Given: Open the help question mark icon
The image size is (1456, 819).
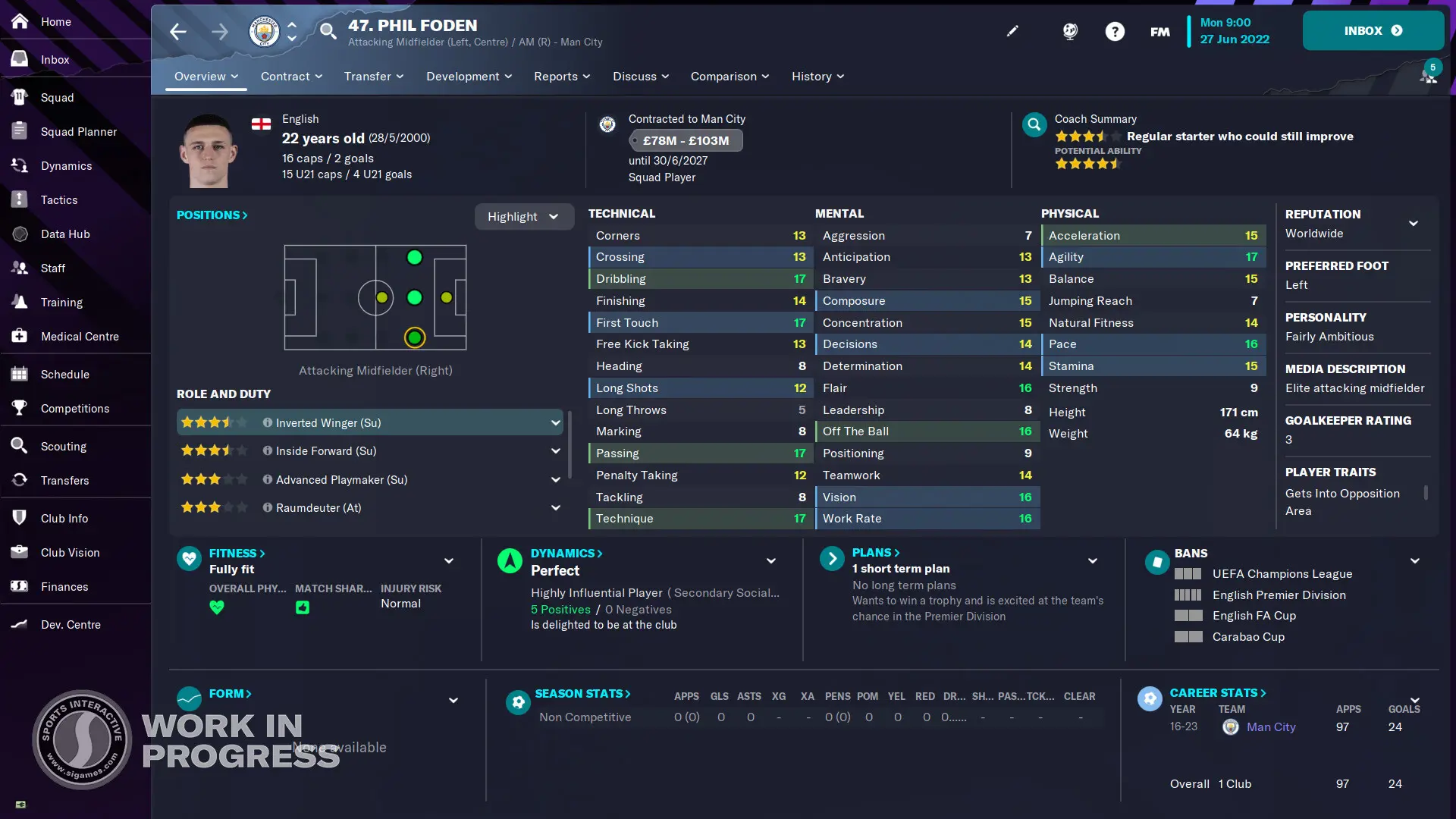Looking at the screenshot, I should pyautogui.click(x=1116, y=31).
